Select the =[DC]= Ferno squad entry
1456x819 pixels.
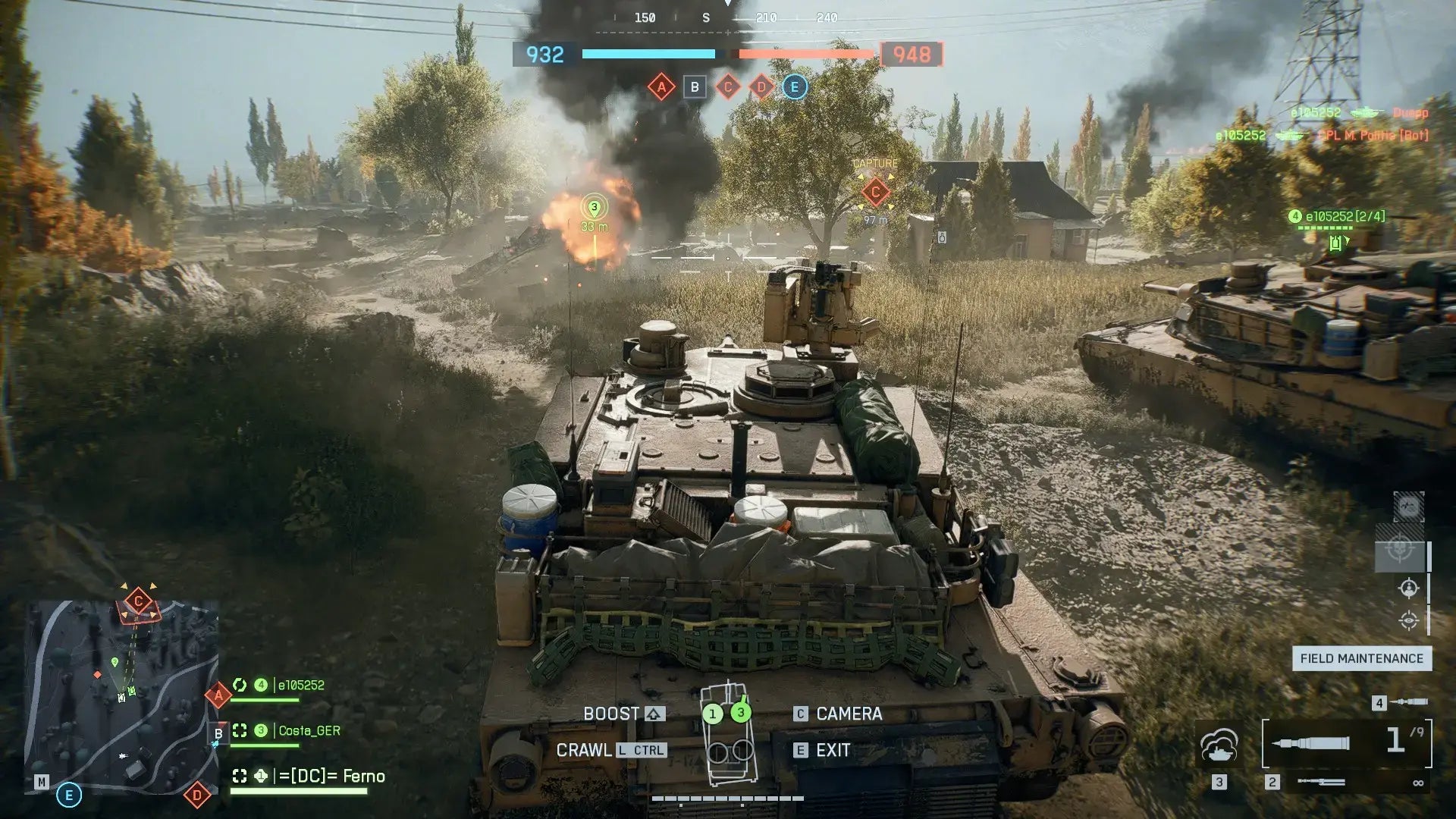coord(332,777)
